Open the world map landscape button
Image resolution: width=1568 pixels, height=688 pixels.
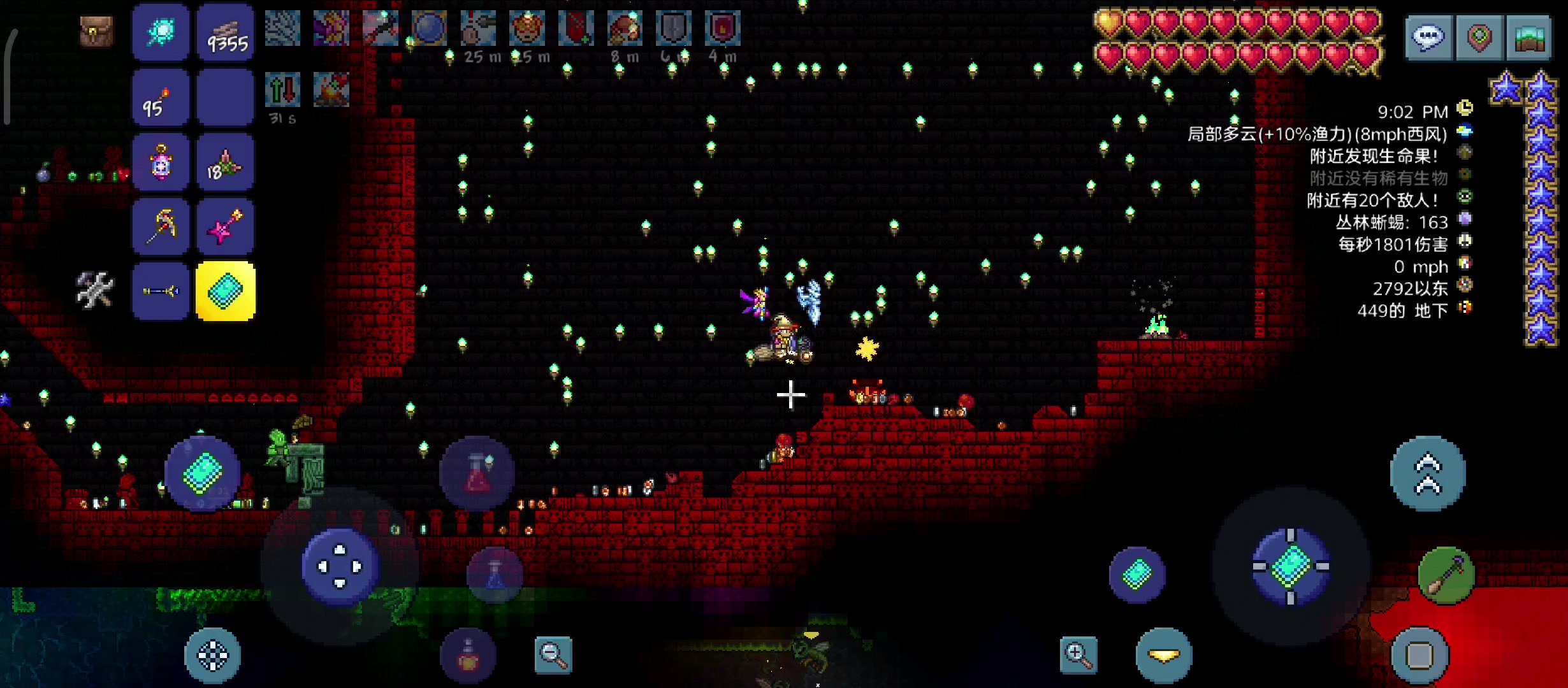click(1528, 38)
